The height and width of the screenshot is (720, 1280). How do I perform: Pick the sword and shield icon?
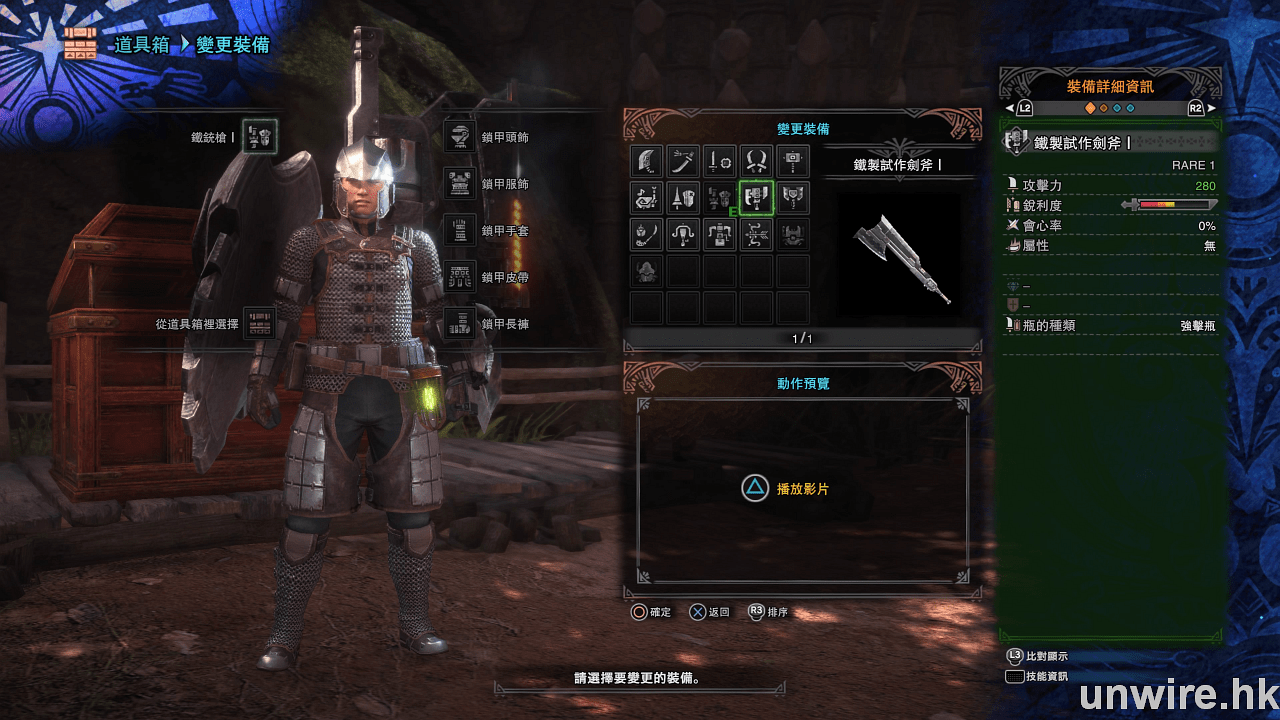(720, 161)
